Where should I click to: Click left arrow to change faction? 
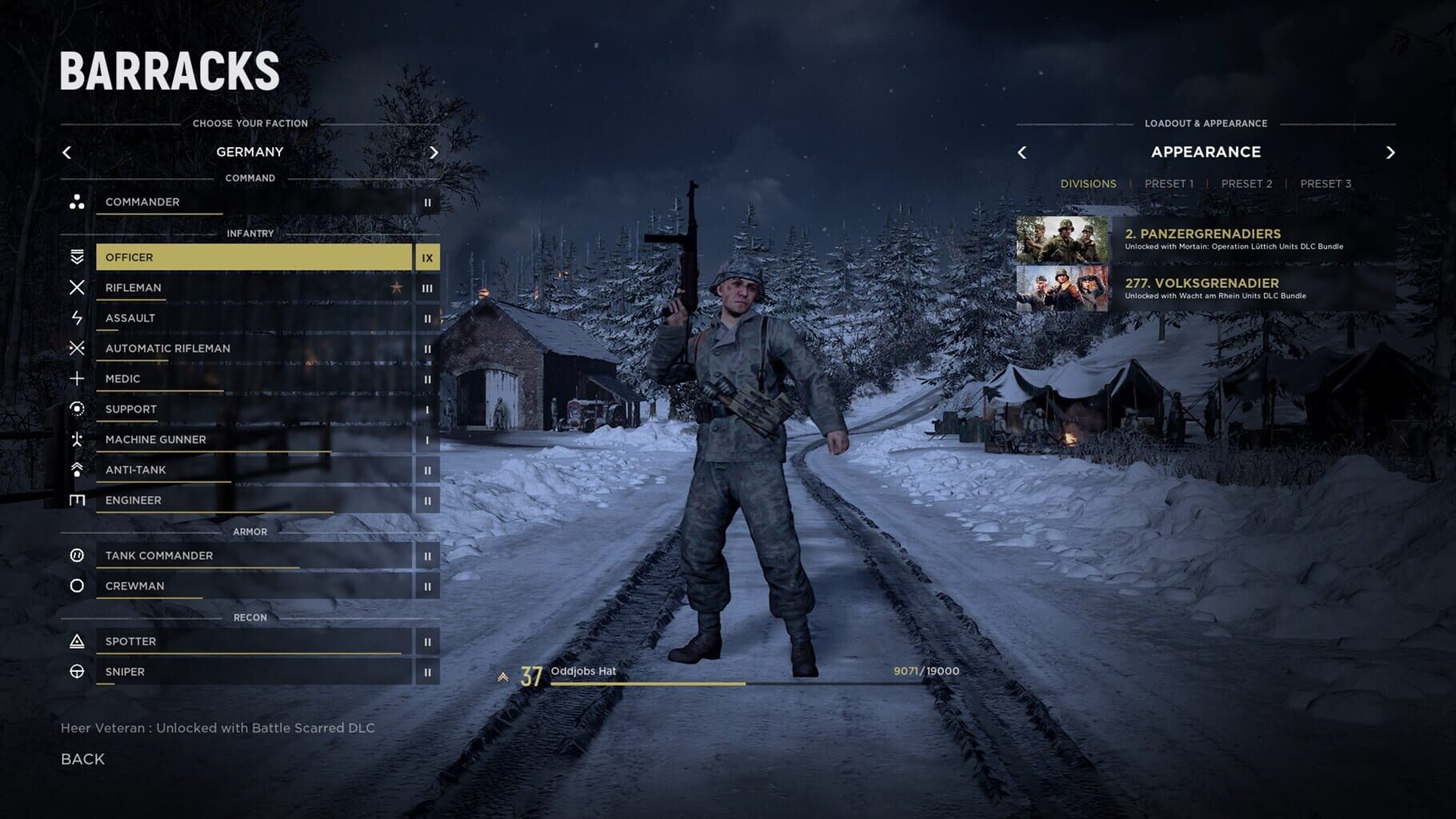[x=67, y=151]
